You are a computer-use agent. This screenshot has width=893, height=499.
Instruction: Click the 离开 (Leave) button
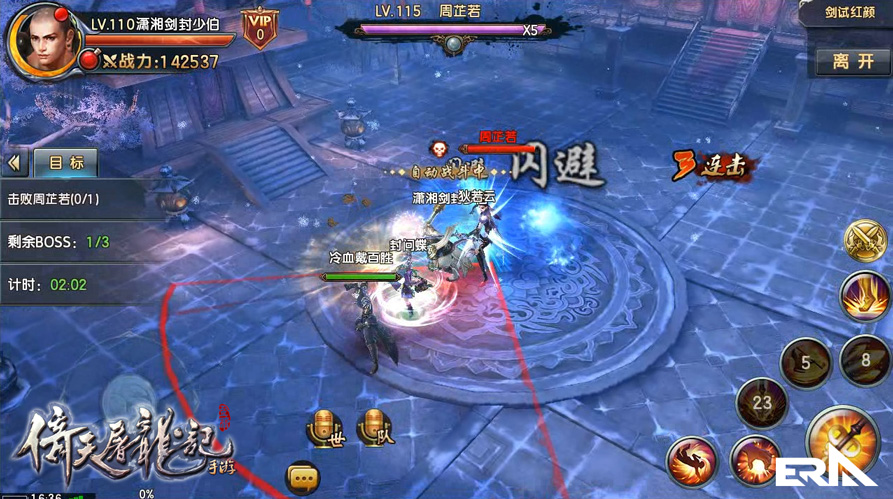[853, 61]
